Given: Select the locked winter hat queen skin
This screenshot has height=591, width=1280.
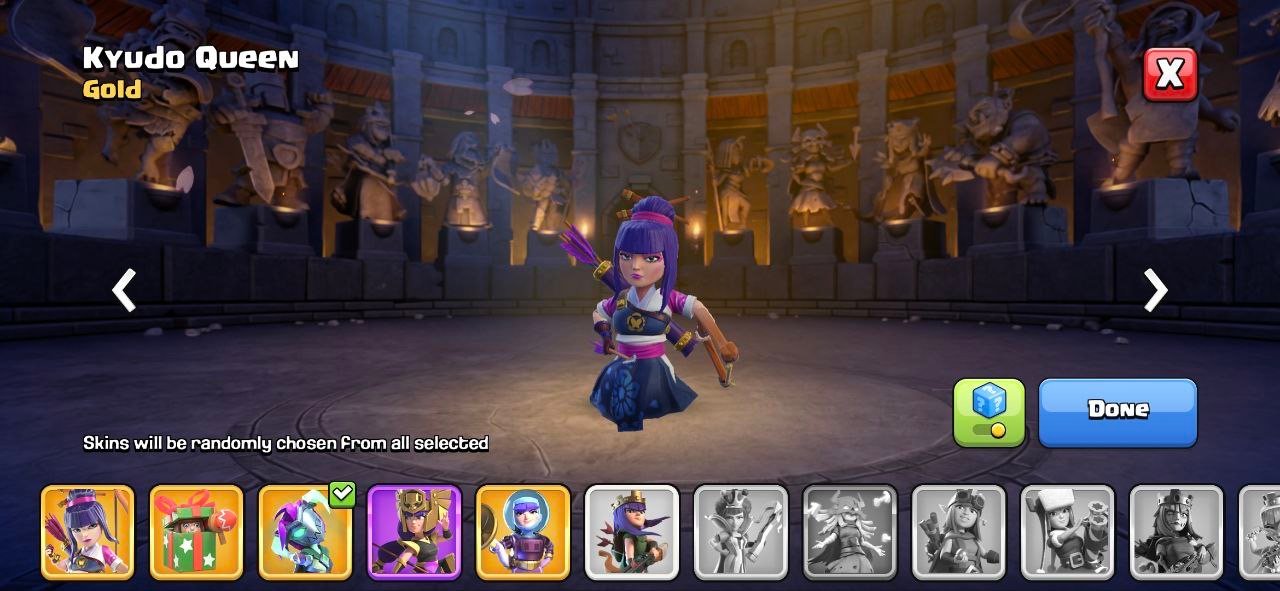Looking at the screenshot, I should coord(1068,532).
